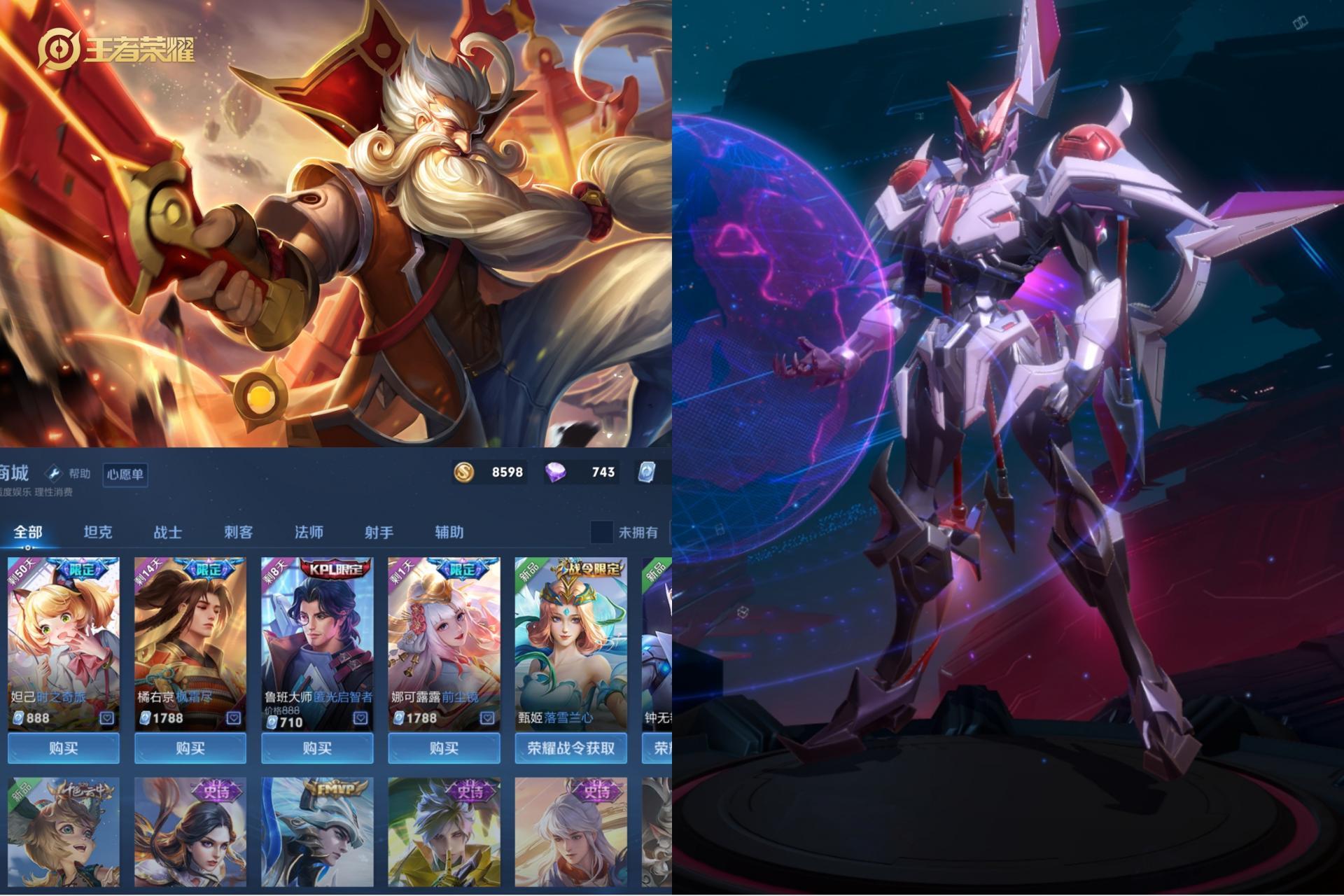Click the purple diamond currency icon
Viewport: 1344px width, 896px height.
(x=556, y=472)
